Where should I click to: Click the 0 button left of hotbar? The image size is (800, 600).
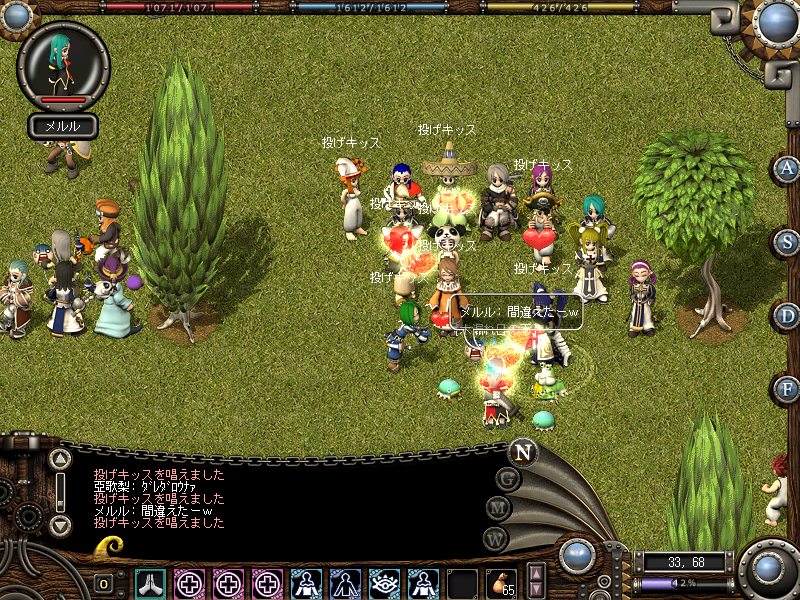click(104, 584)
